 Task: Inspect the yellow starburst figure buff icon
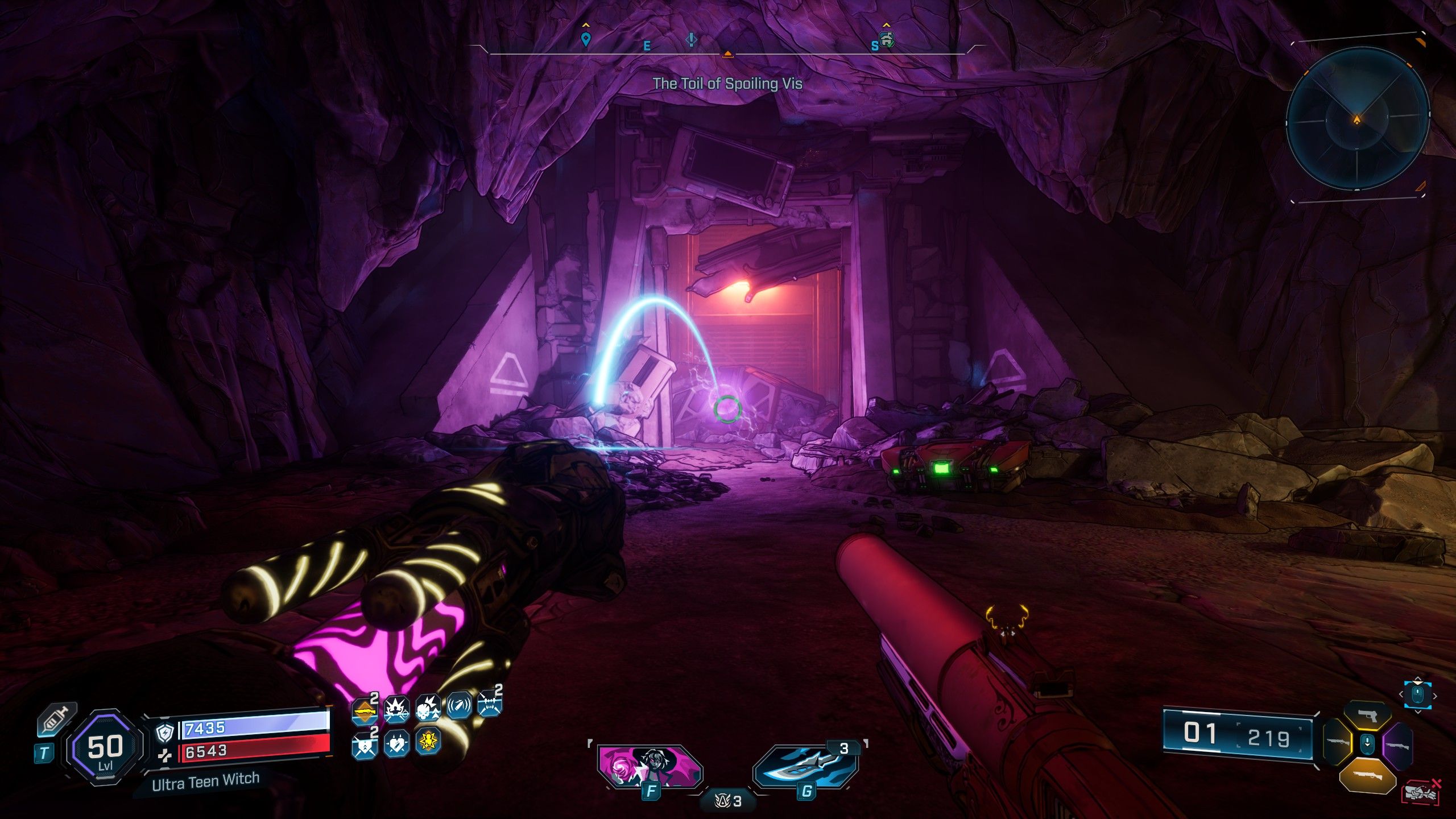pos(428,742)
